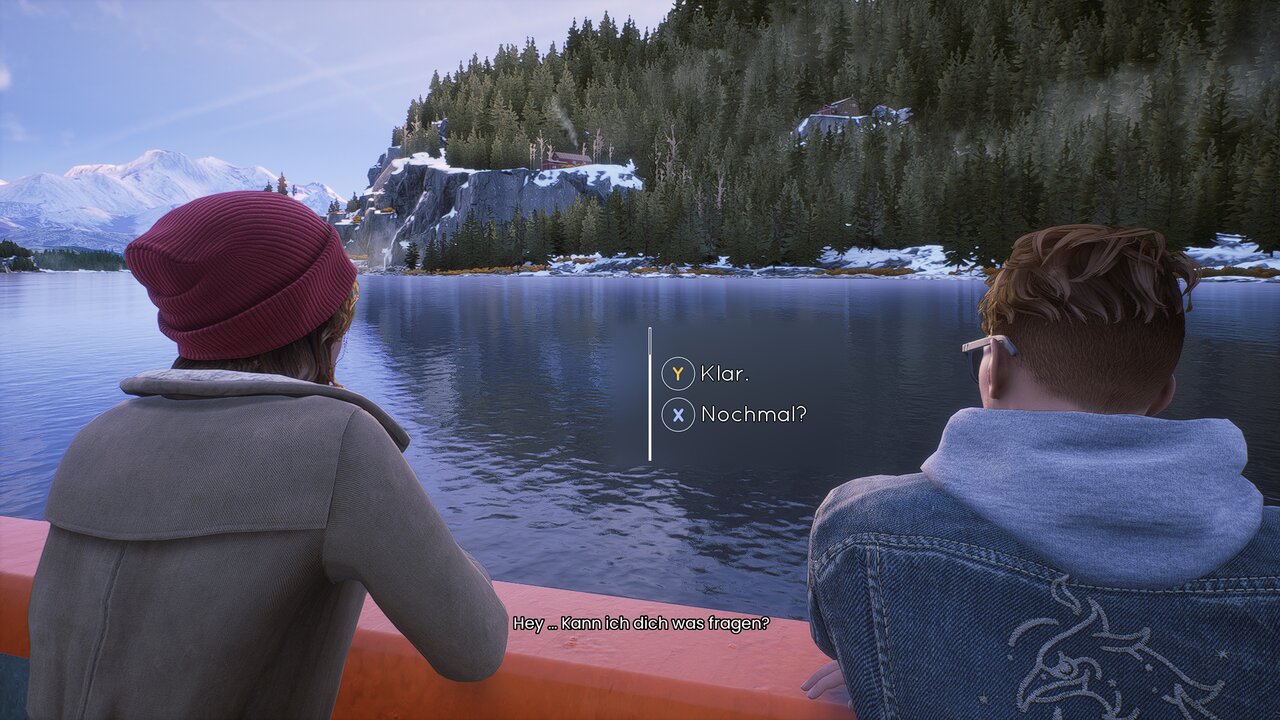Select the "Nochmal?" dialogue option
The width and height of the screenshot is (1280, 720).
(x=752, y=414)
